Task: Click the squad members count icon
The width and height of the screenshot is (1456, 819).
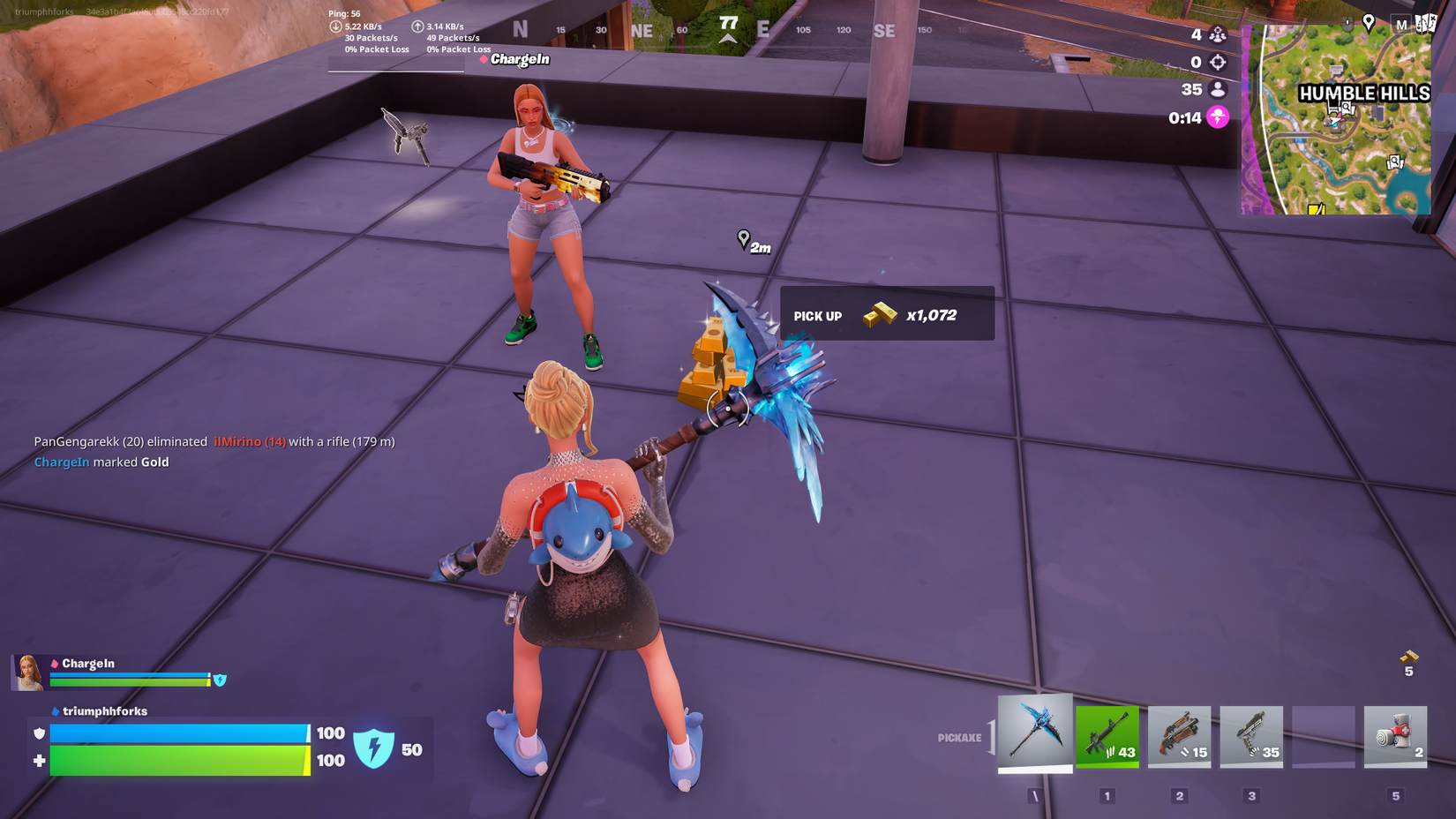Action: [1216, 34]
